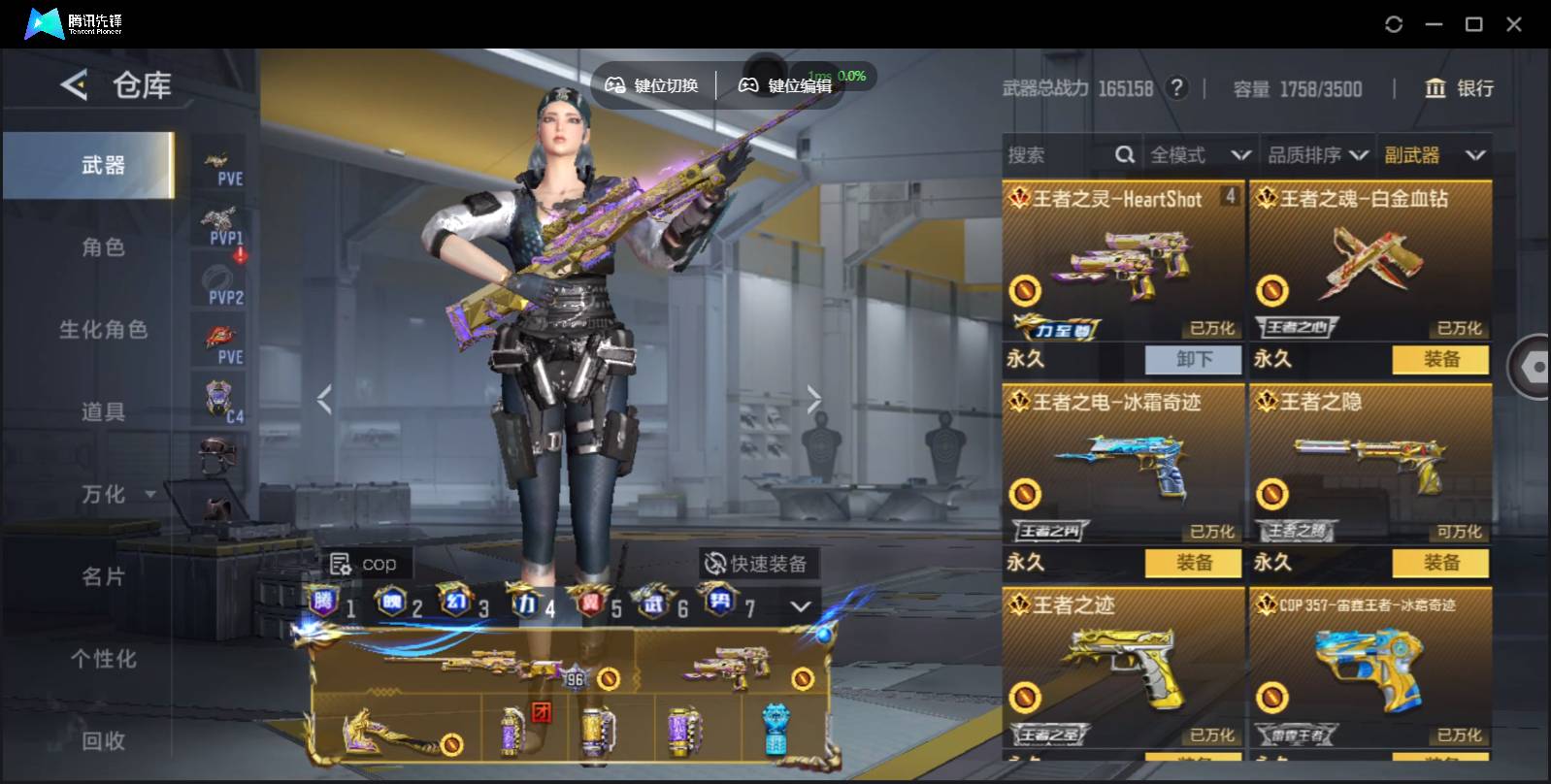Screen dimensions: 1551x784
Task: Open the 全模式 mode dropdown
Action: tap(1200, 155)
